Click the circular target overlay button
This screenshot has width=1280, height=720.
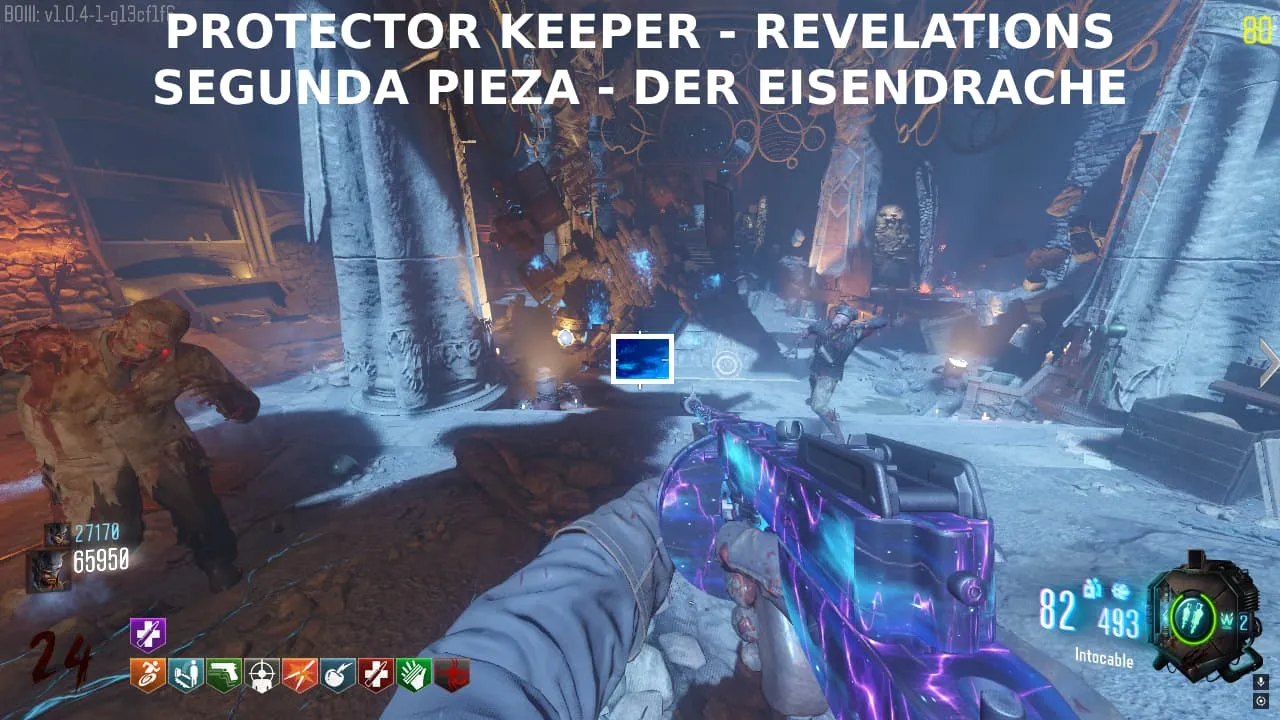coord(1262,700)
